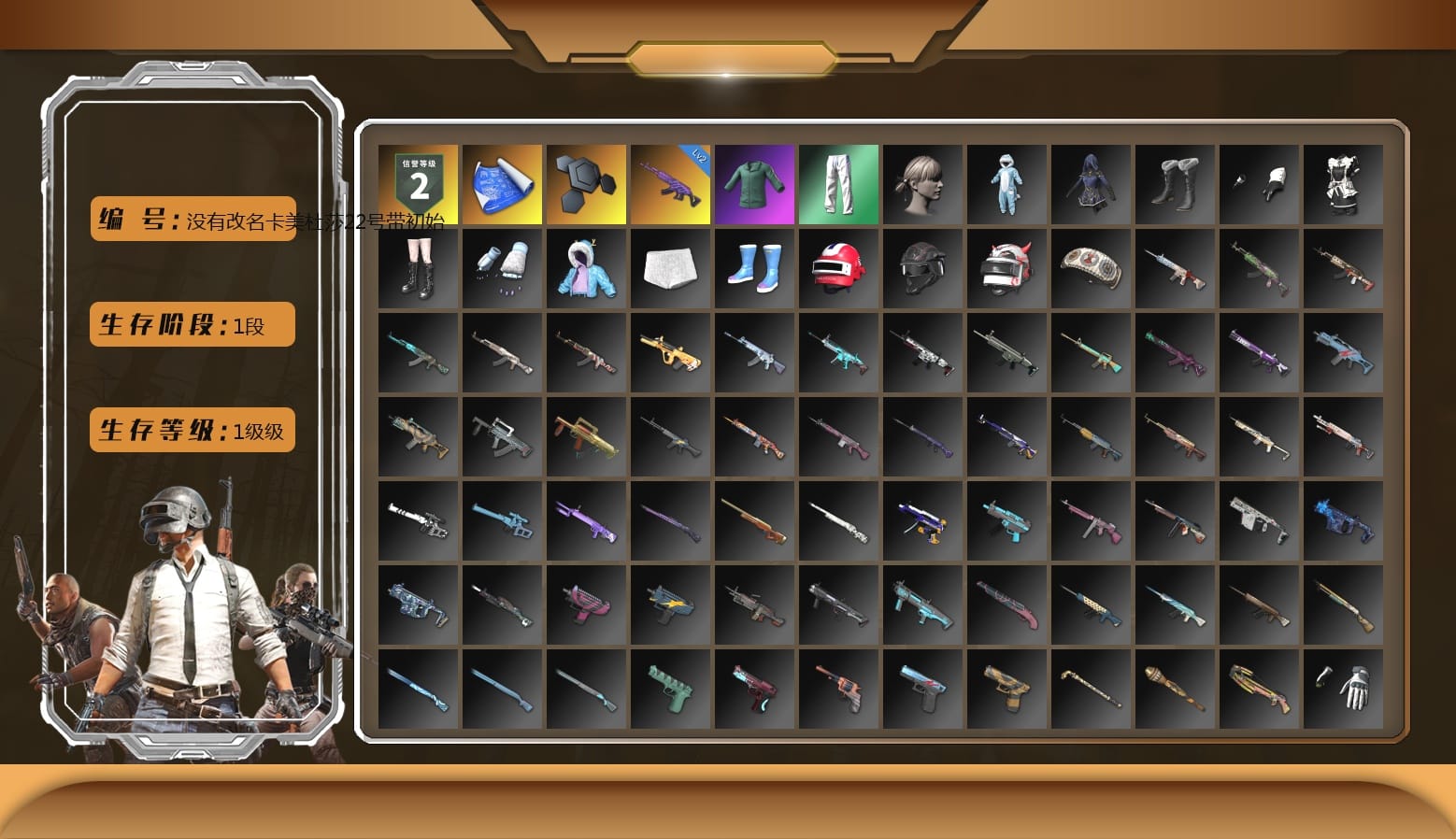1456x839 pixels.
Task: Select the white gloves item in bottom-right corner
Action: pos(1343,687)
